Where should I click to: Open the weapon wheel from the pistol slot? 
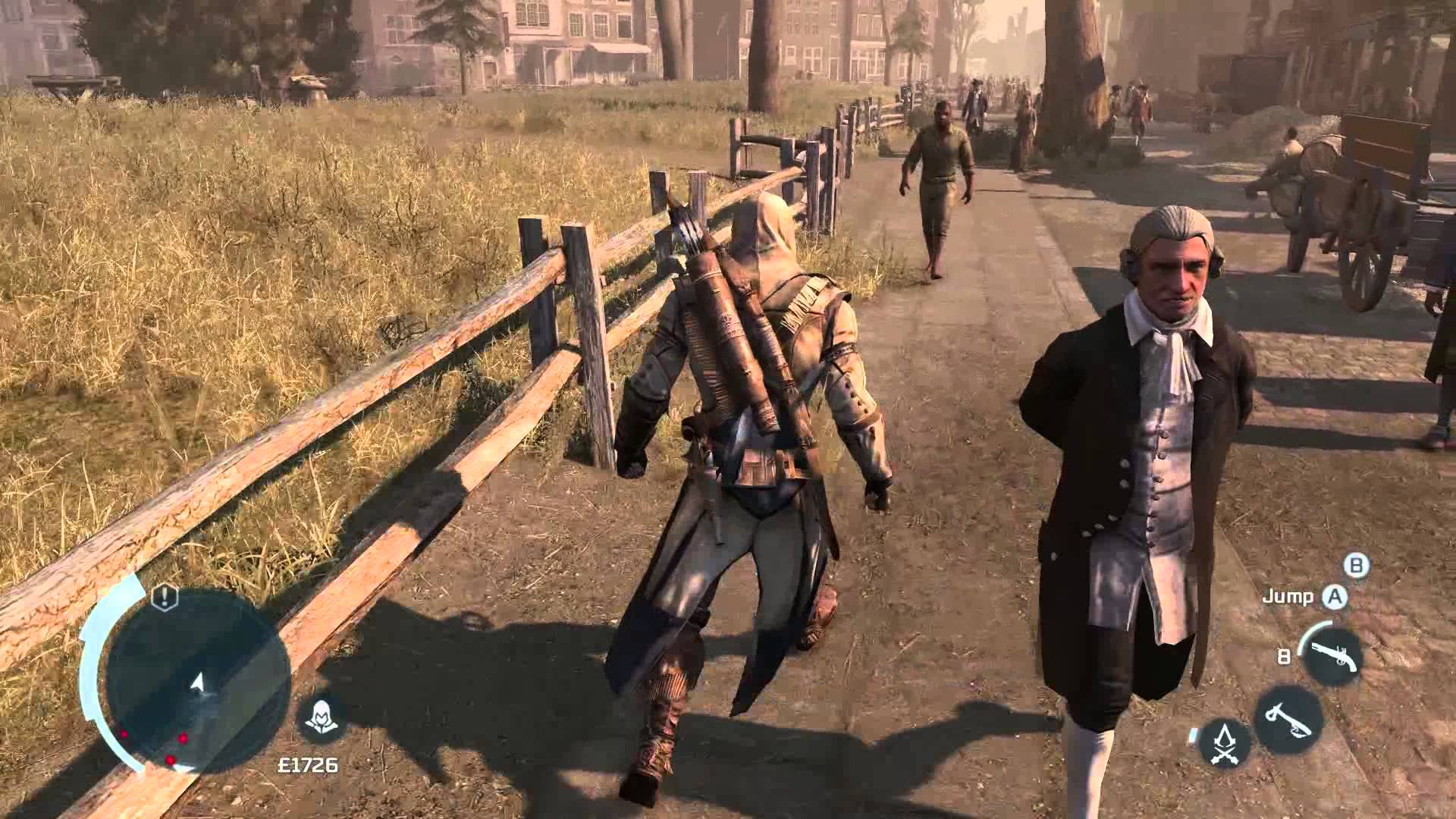pos(1335,654)
